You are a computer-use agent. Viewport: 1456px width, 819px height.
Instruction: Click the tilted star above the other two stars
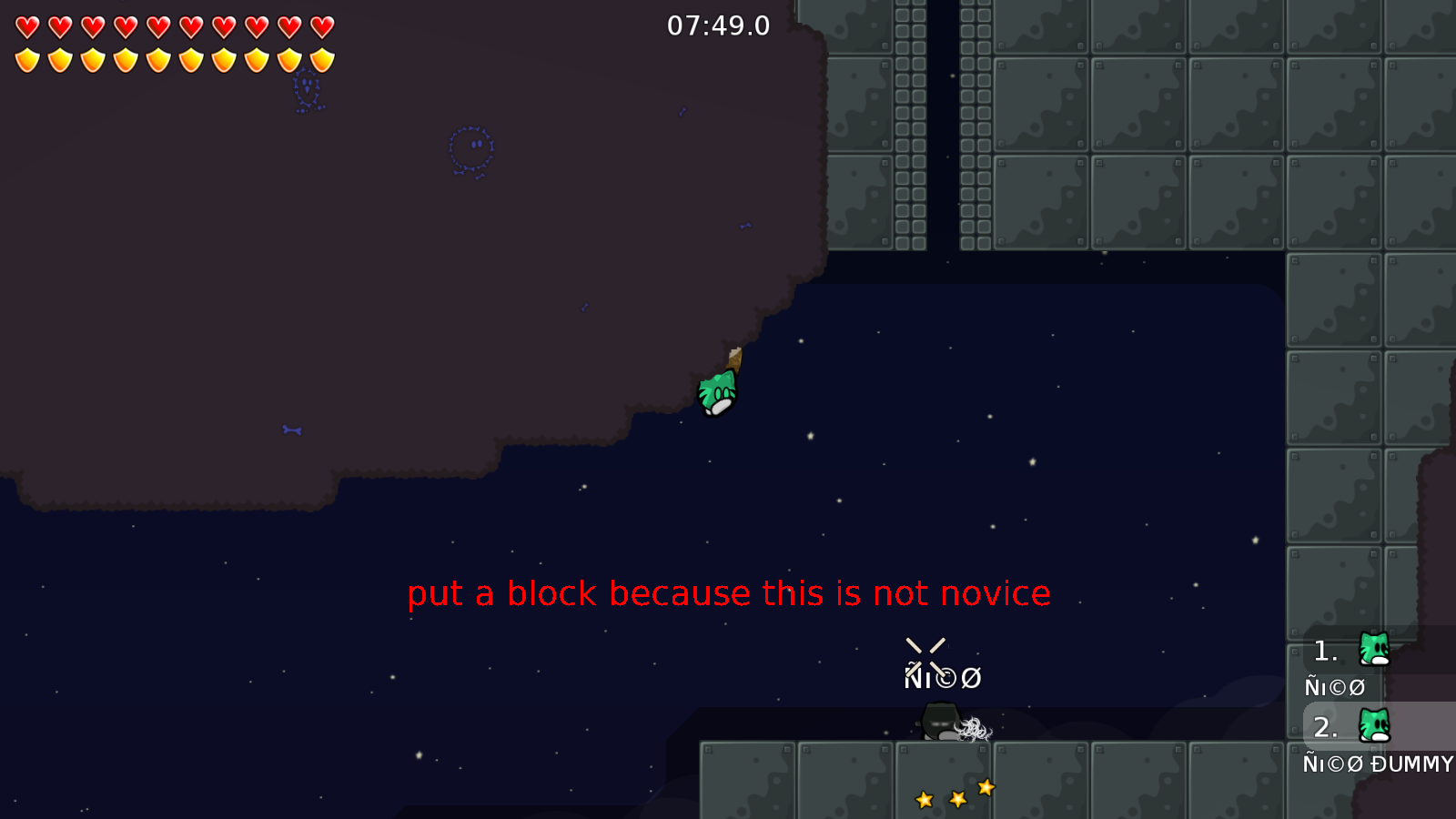pos(986,788)
